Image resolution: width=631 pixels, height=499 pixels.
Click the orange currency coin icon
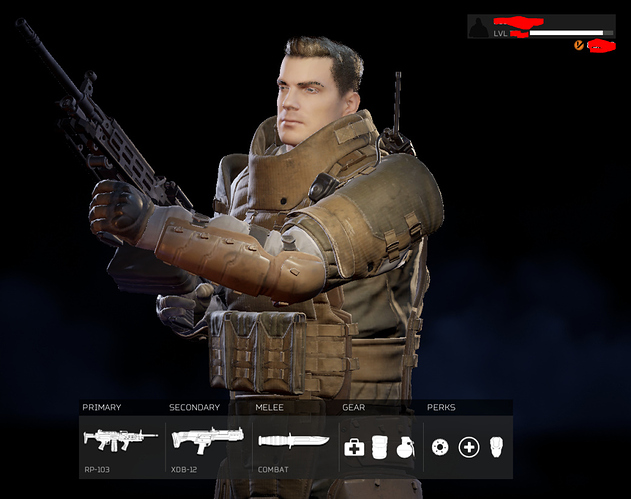tap(579, 45)
